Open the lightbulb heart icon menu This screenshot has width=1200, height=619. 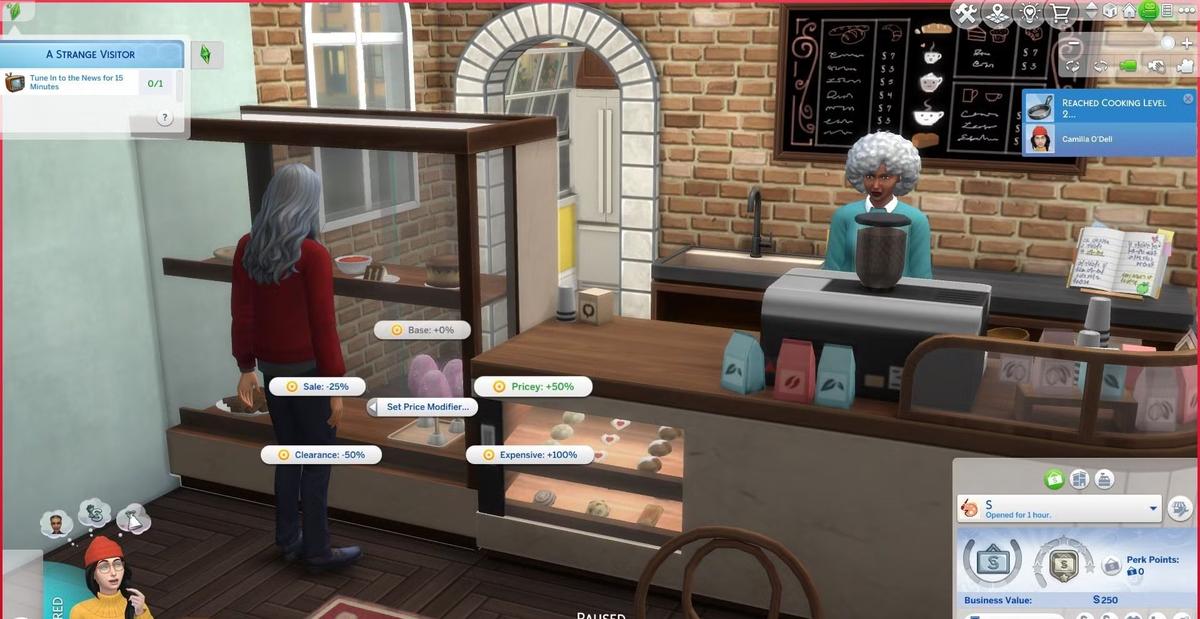(x=1027, y=12)
